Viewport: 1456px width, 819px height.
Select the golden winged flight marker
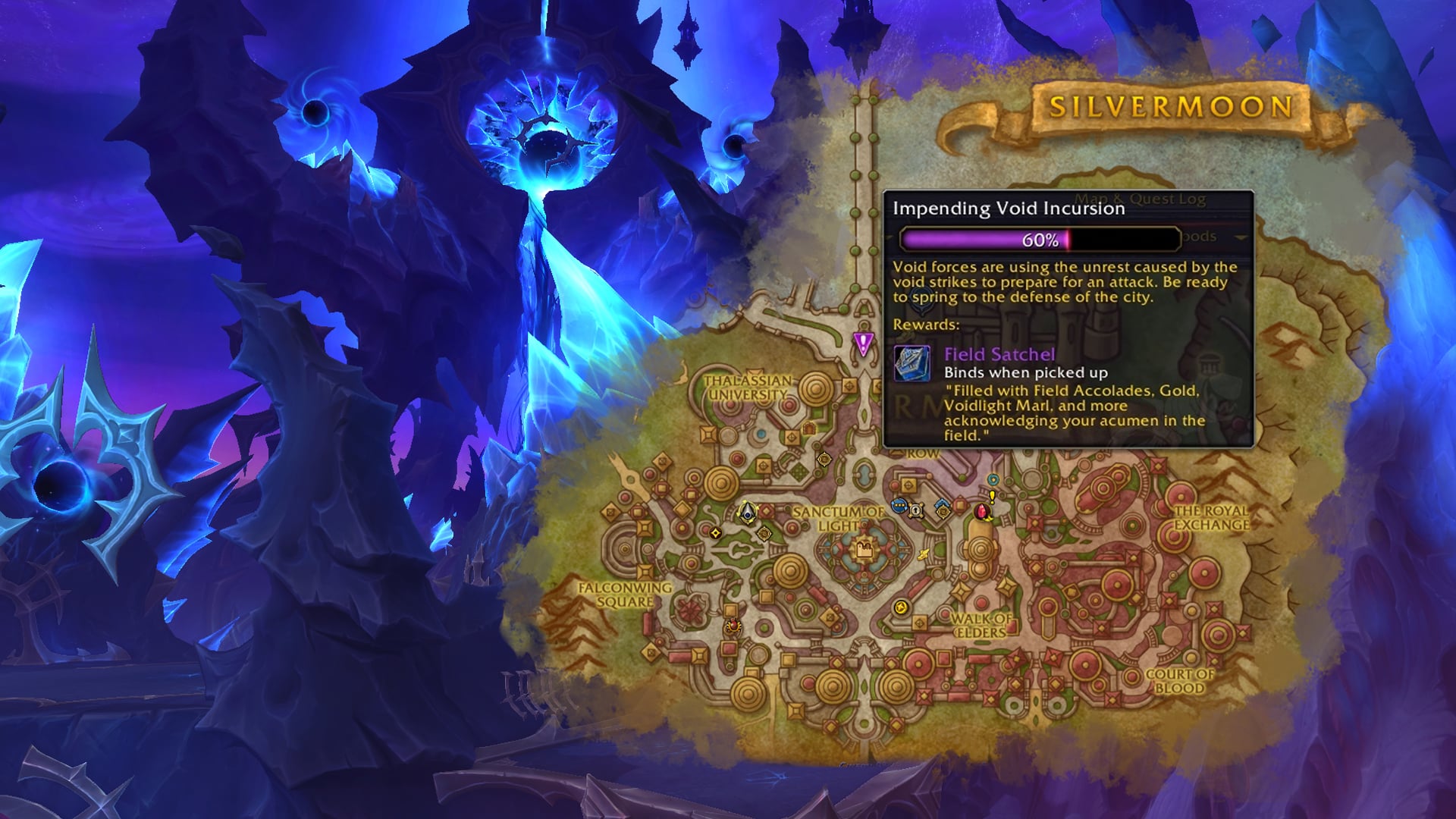(x=923, y=555)
